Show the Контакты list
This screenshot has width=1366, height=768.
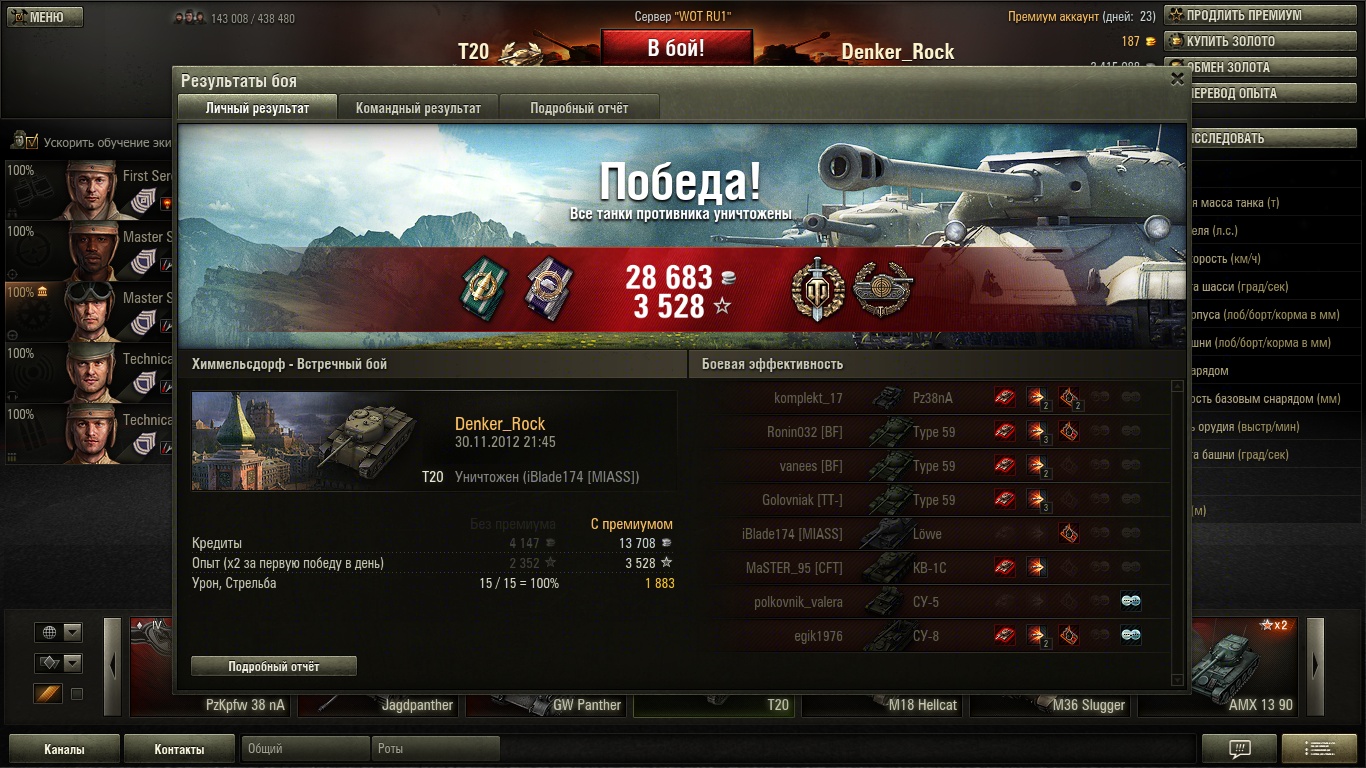coord(179,749)
